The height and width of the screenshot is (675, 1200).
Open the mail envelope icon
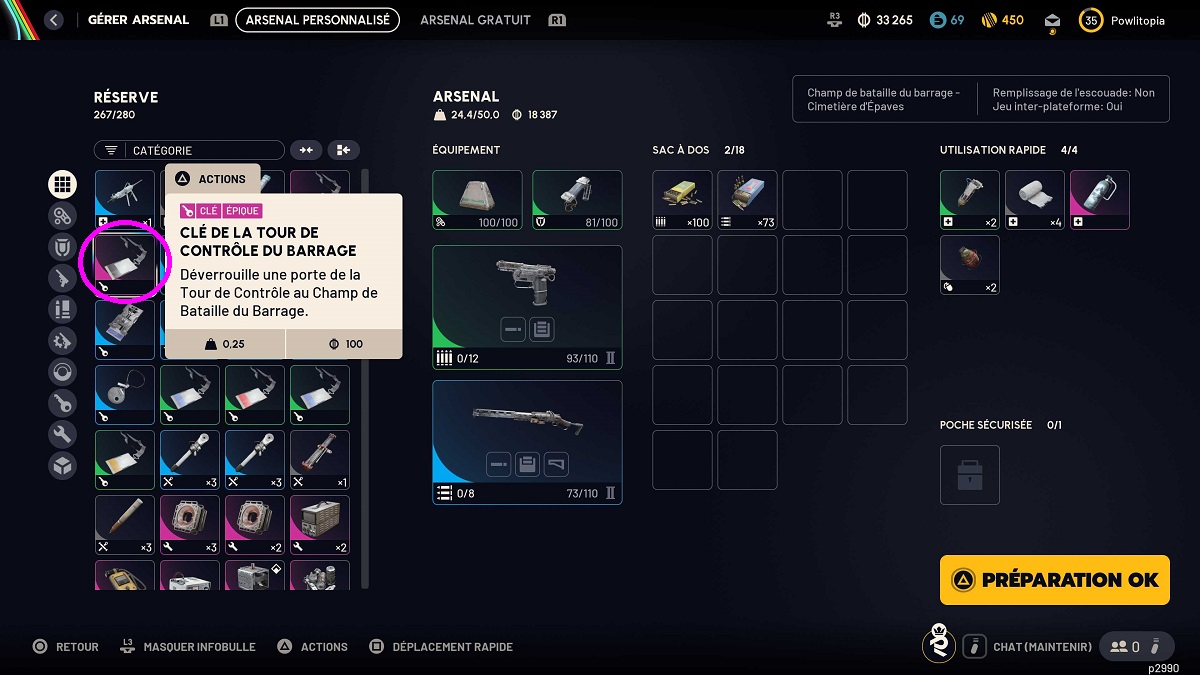(x=1052, y=20)
